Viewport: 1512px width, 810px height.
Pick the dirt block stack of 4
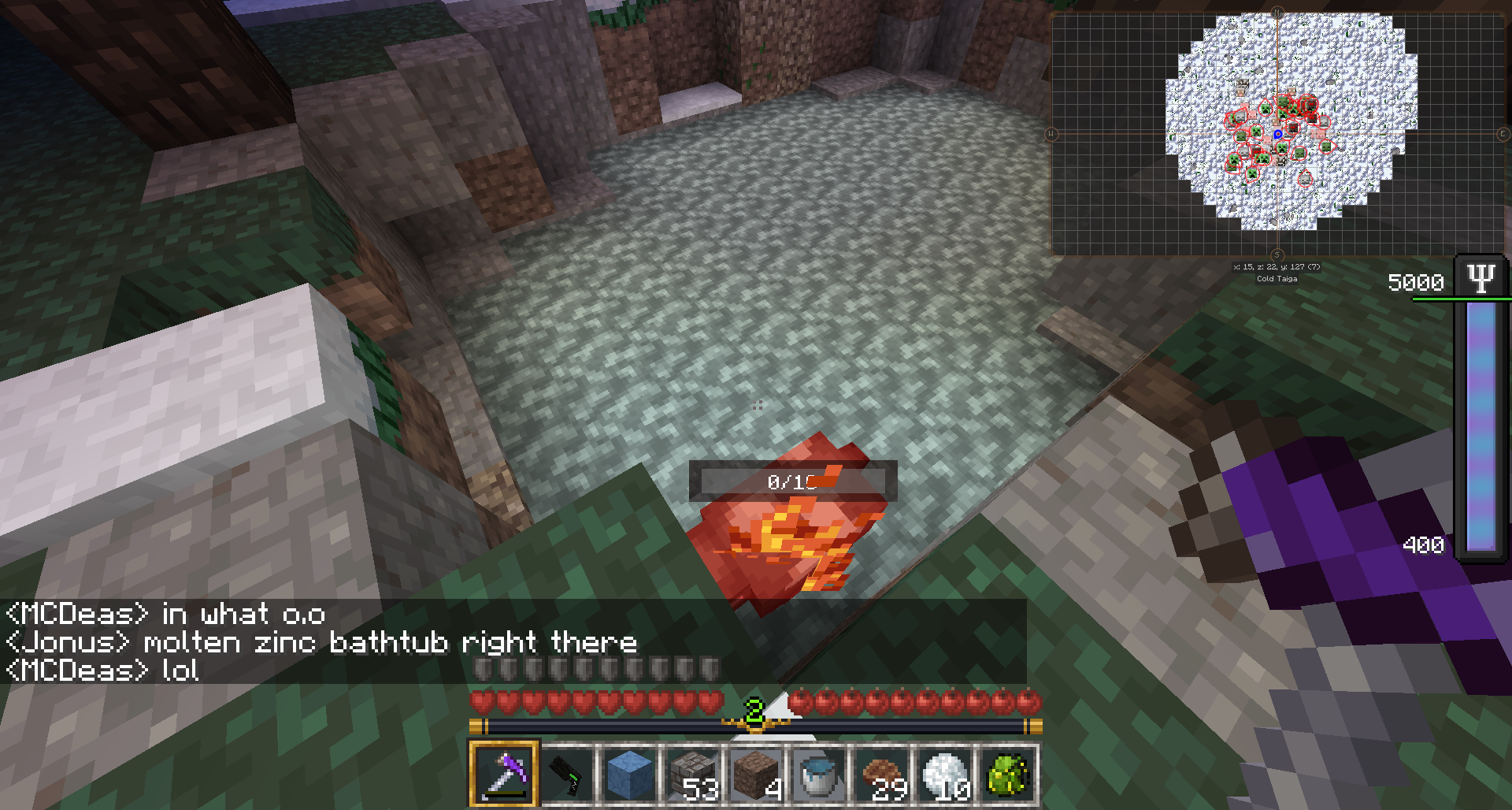click(x=756, y=774)
